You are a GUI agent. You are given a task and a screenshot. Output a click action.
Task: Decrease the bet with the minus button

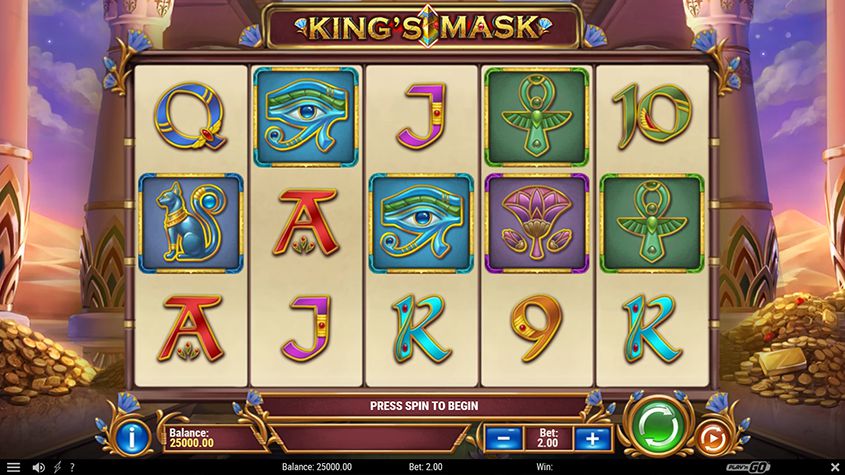503,438
